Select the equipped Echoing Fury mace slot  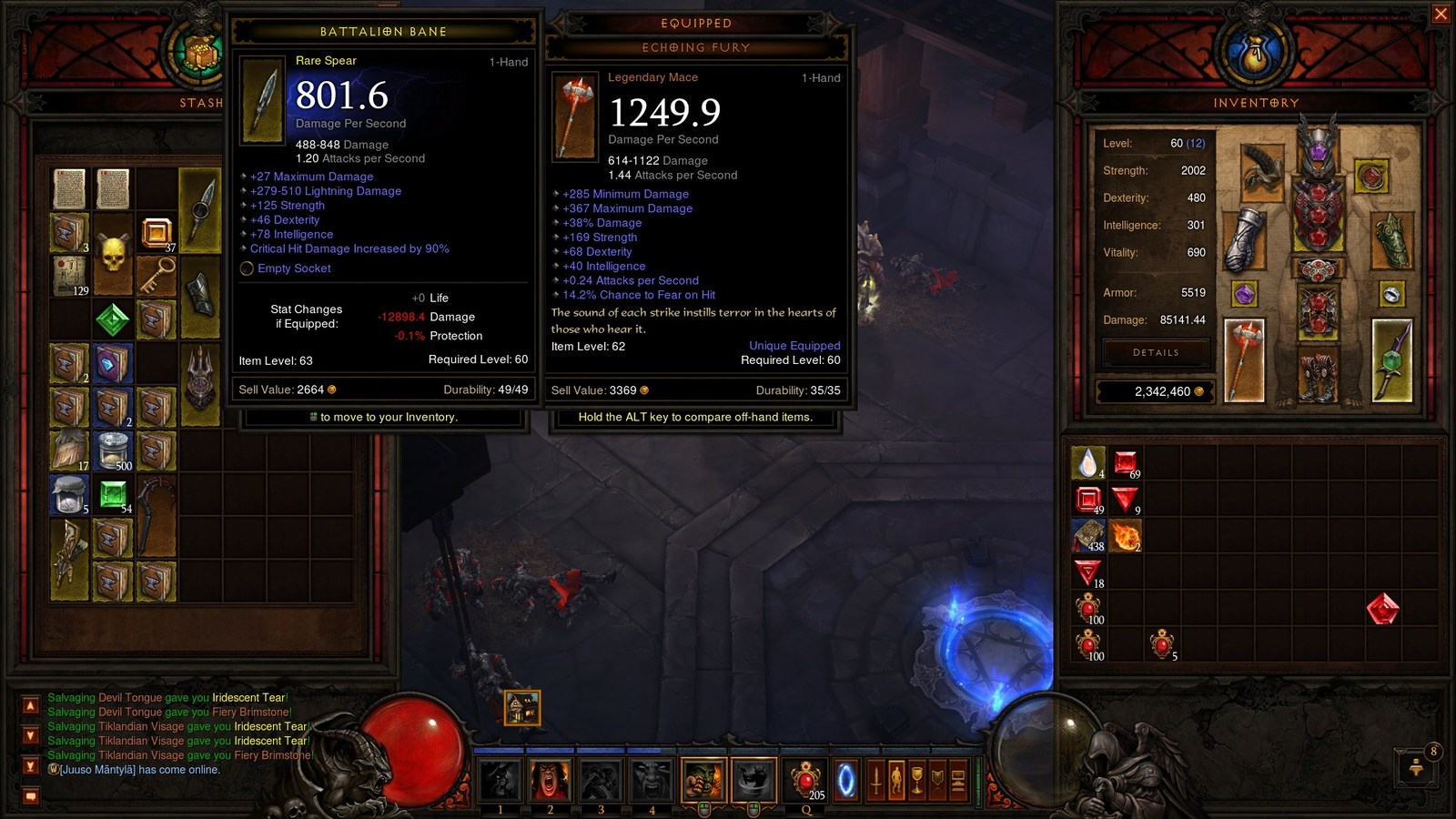pos(1244,361)
